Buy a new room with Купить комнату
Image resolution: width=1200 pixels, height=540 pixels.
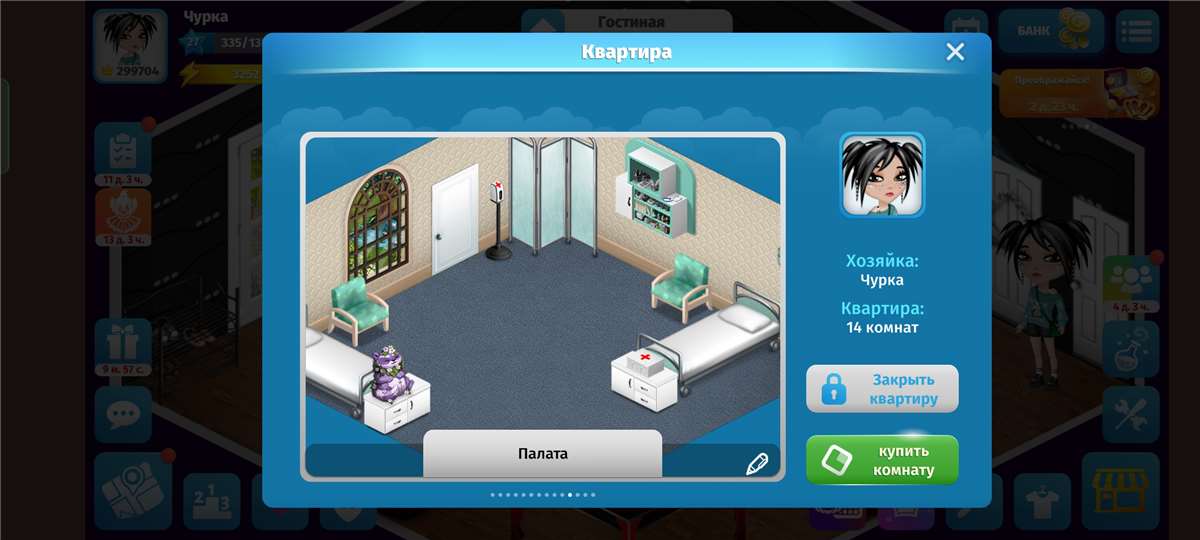882,460
